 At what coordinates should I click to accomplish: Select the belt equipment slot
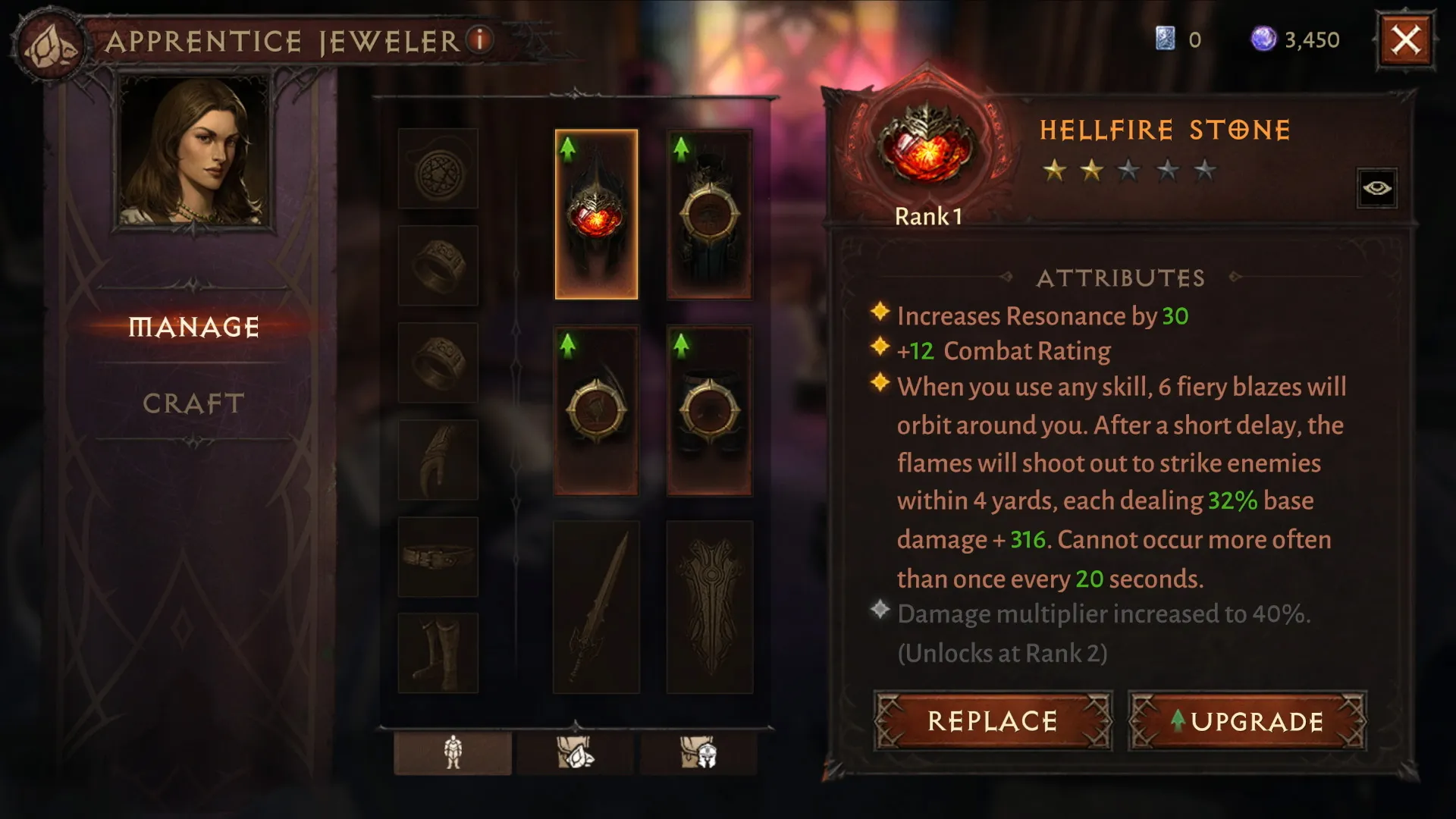click(x=438, y=557)
